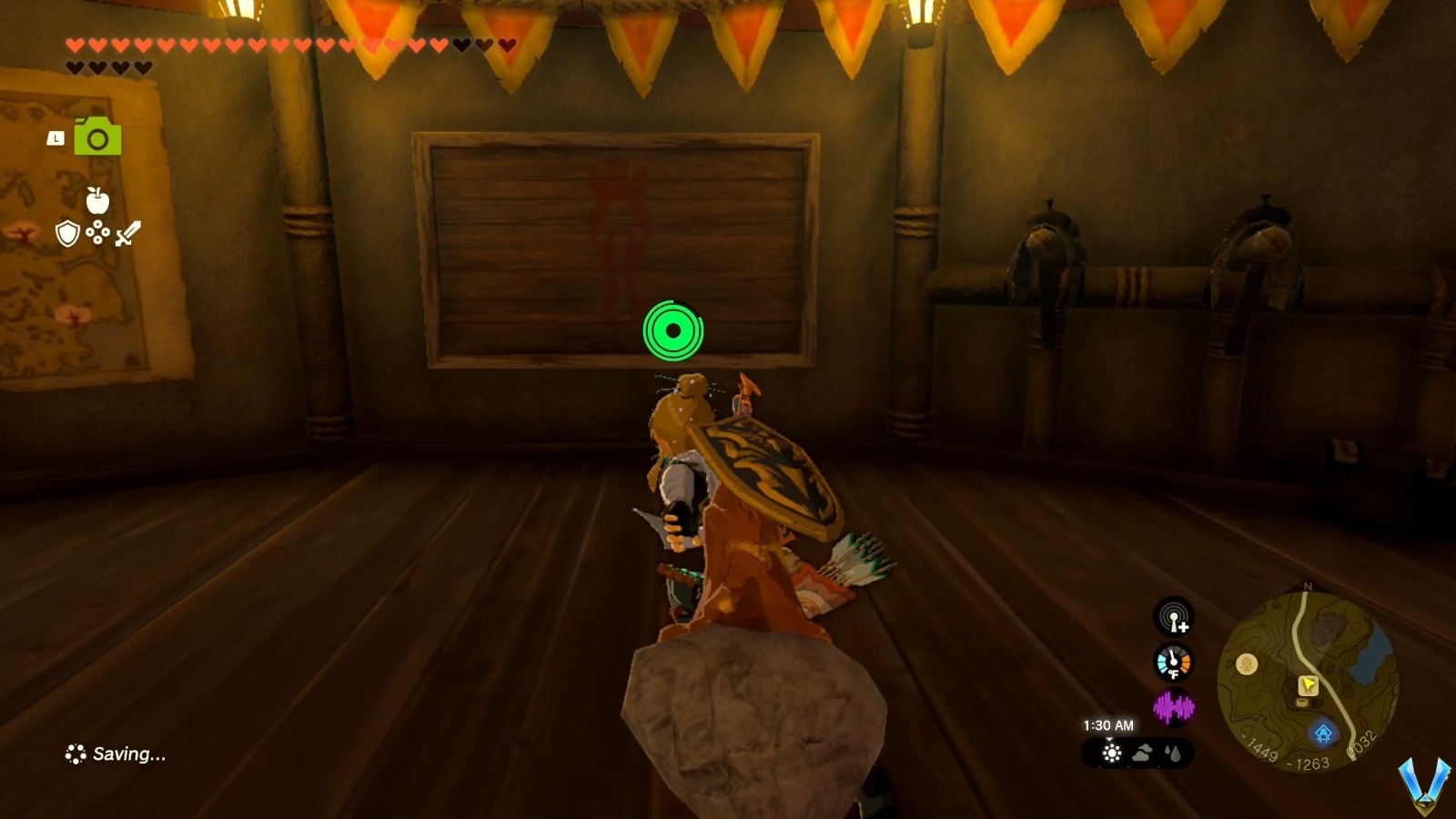Expand the arrow above the weather forecast bar
The height and width of the screenshot is (819, 1456).
click(x=1109, y=739)
